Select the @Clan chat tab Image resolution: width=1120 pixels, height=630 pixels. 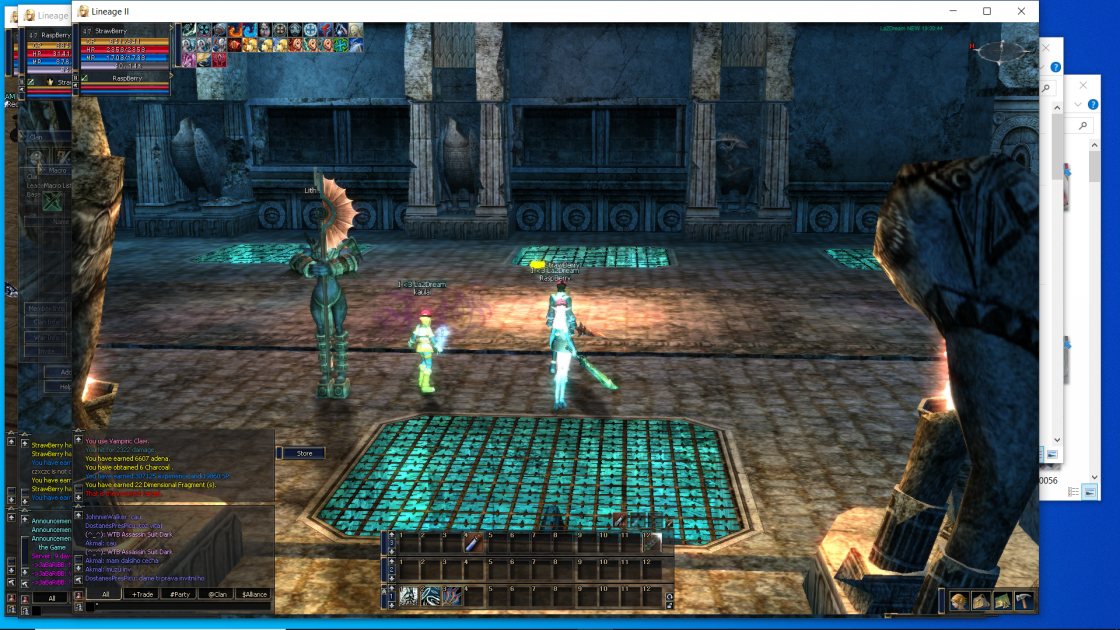click(x=217, y=594)
